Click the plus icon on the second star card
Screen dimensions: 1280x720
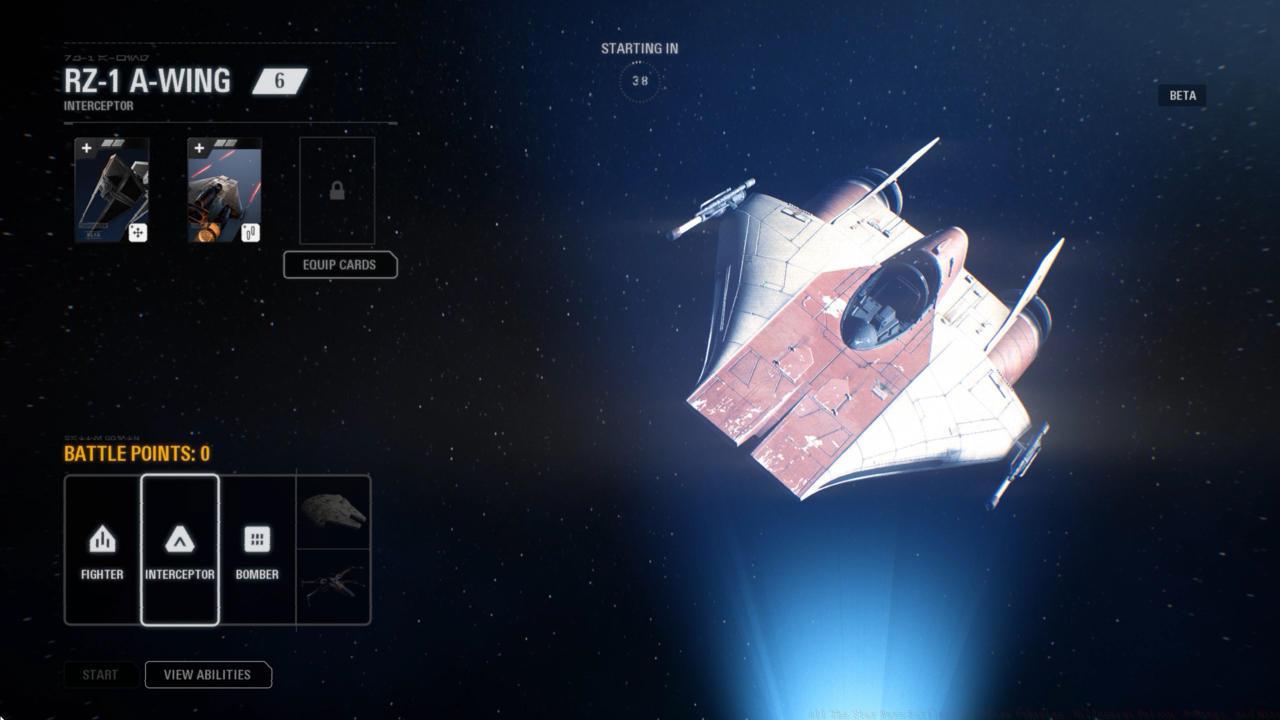tap(198, 147)
